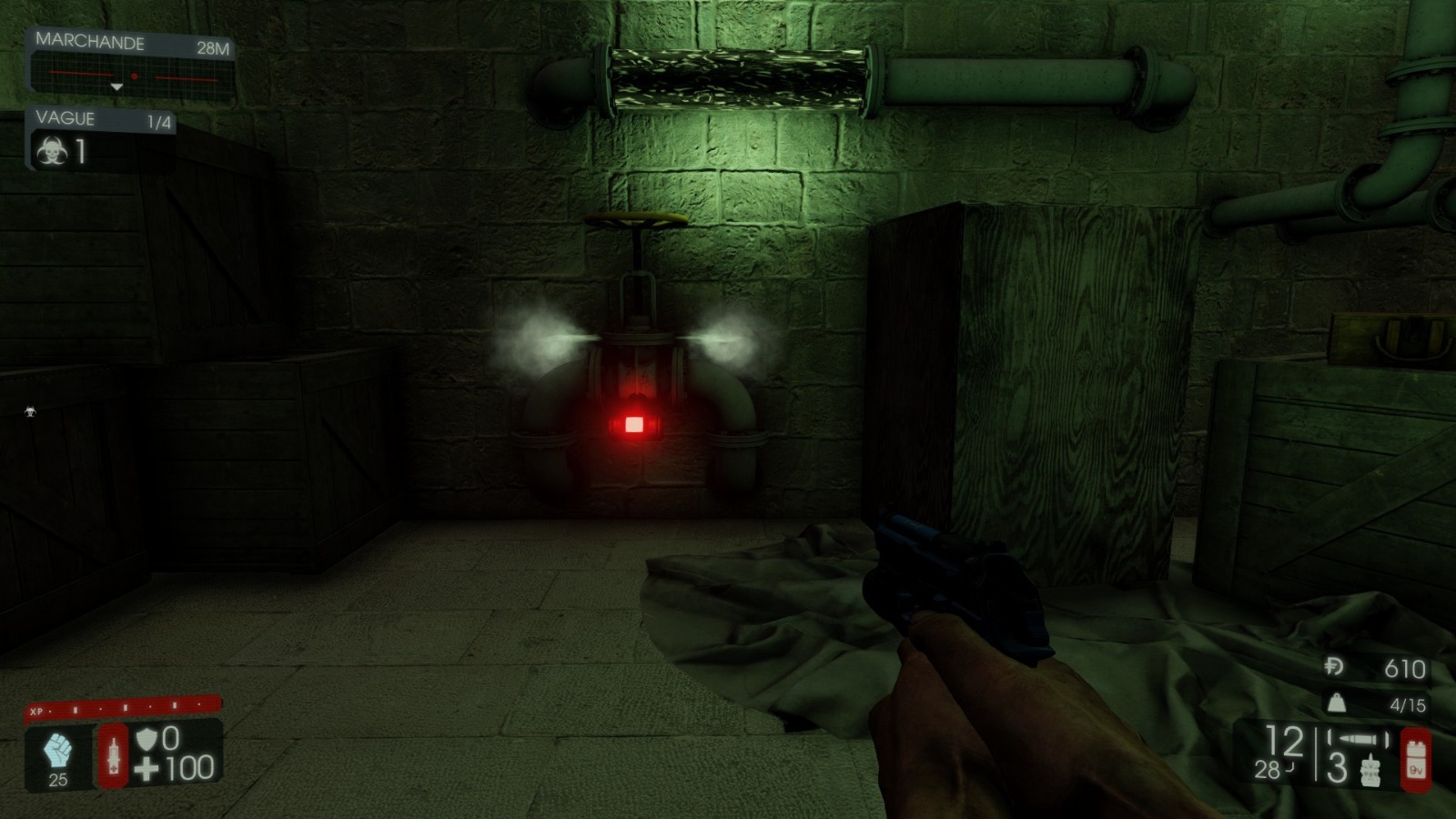Click the MARCHANDE header label
Screen dimensions: 1456x819
91,41
